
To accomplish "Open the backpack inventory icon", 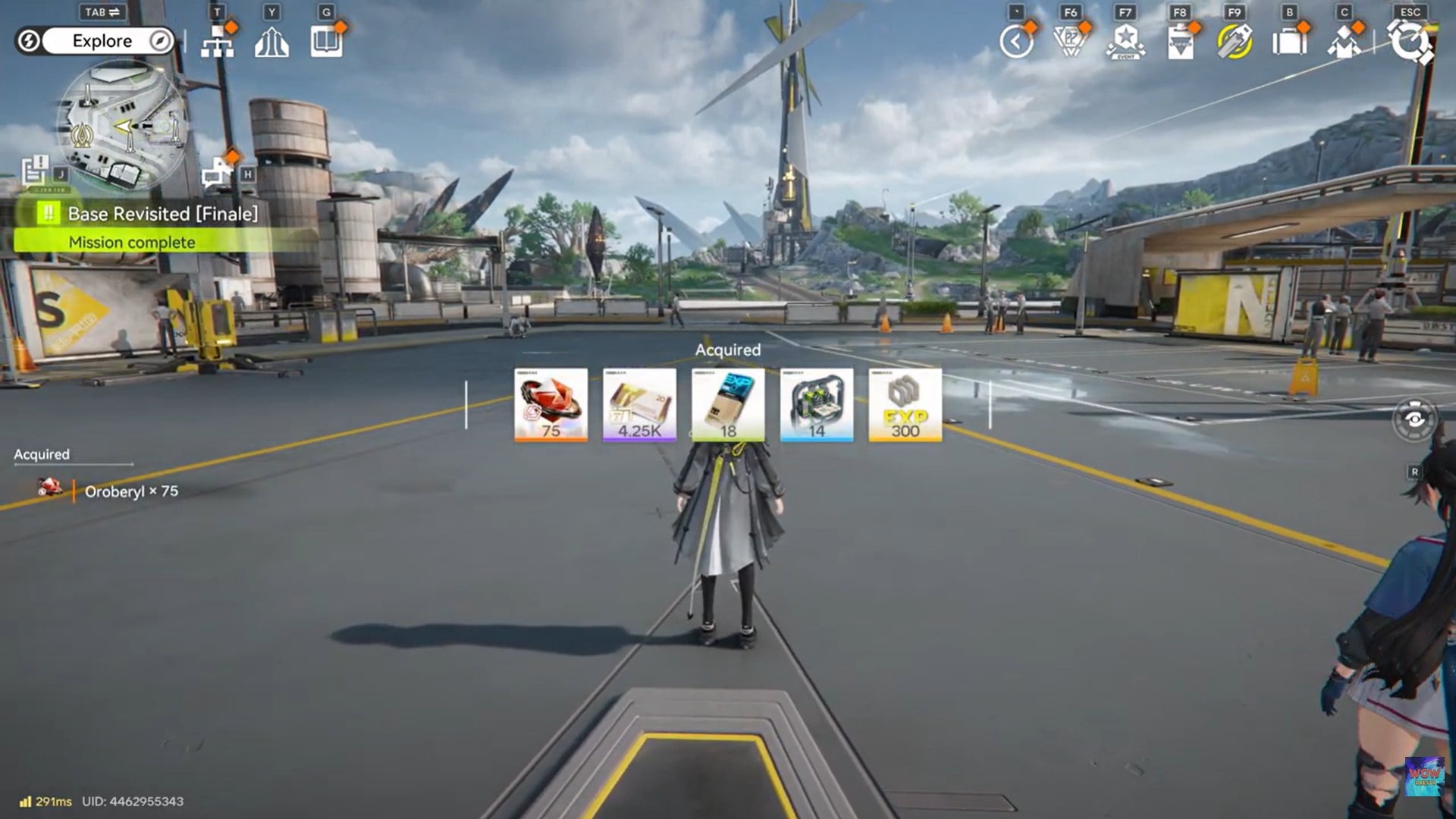I will pyautogui.click(x=1289, y=42).
